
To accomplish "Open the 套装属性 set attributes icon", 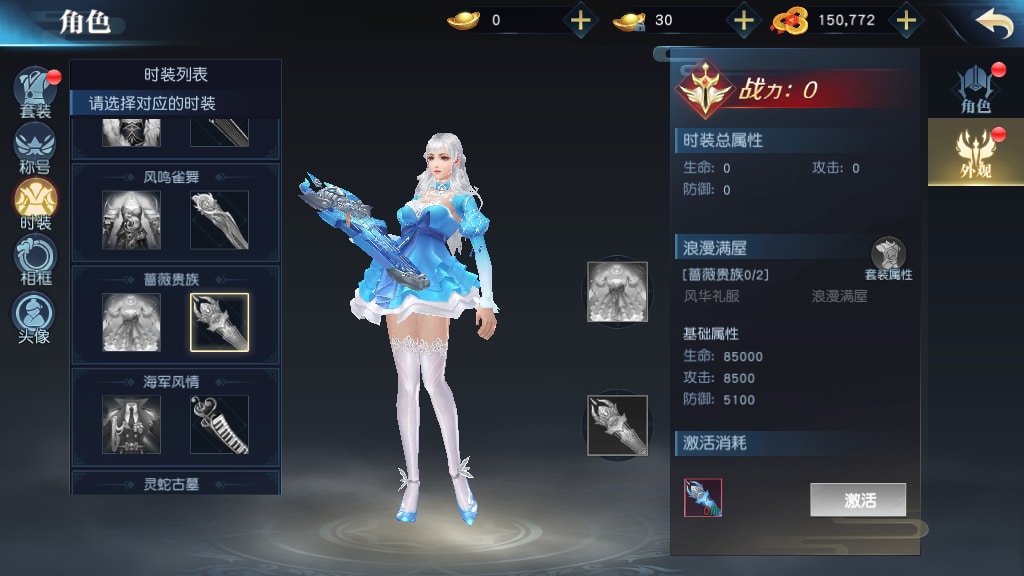I will click(888, 258).
